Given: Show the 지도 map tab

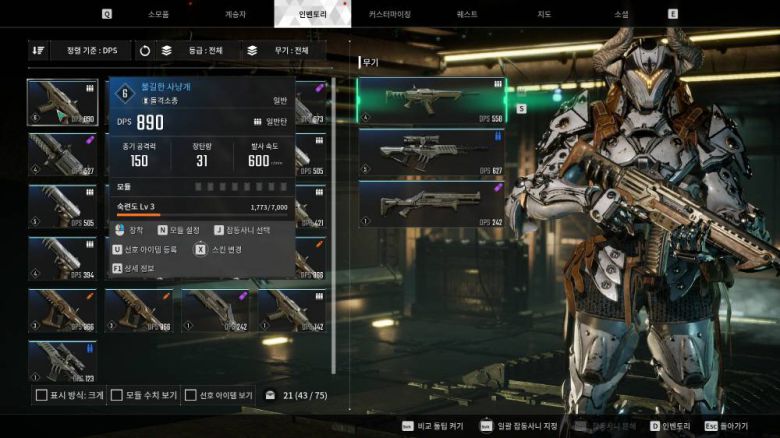Looking at the screenshot, I should pos(543,14).
